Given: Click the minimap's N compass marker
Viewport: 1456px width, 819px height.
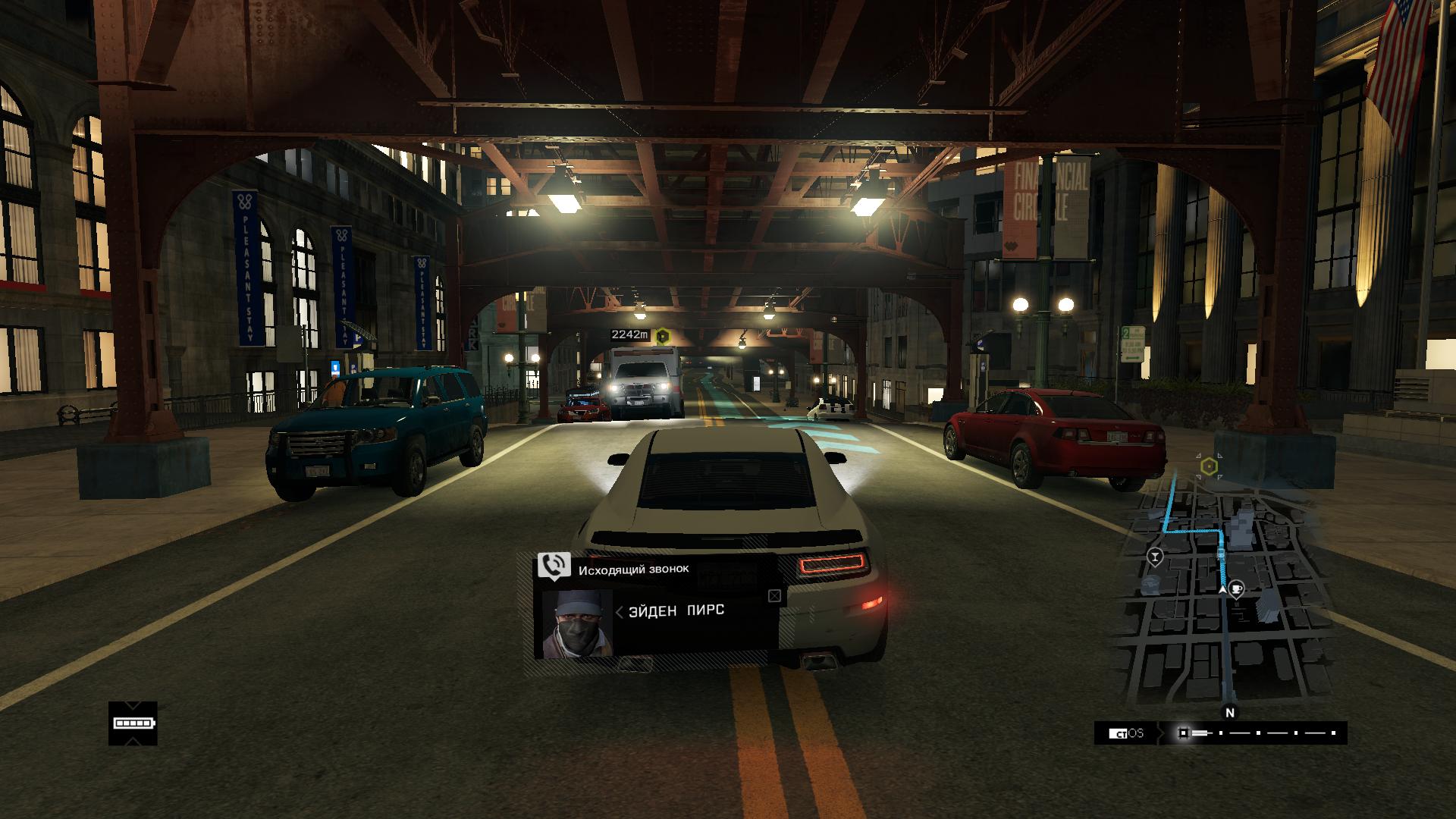Looking at the screenshot, I should pyautogui.click(x=1230, y=713).
